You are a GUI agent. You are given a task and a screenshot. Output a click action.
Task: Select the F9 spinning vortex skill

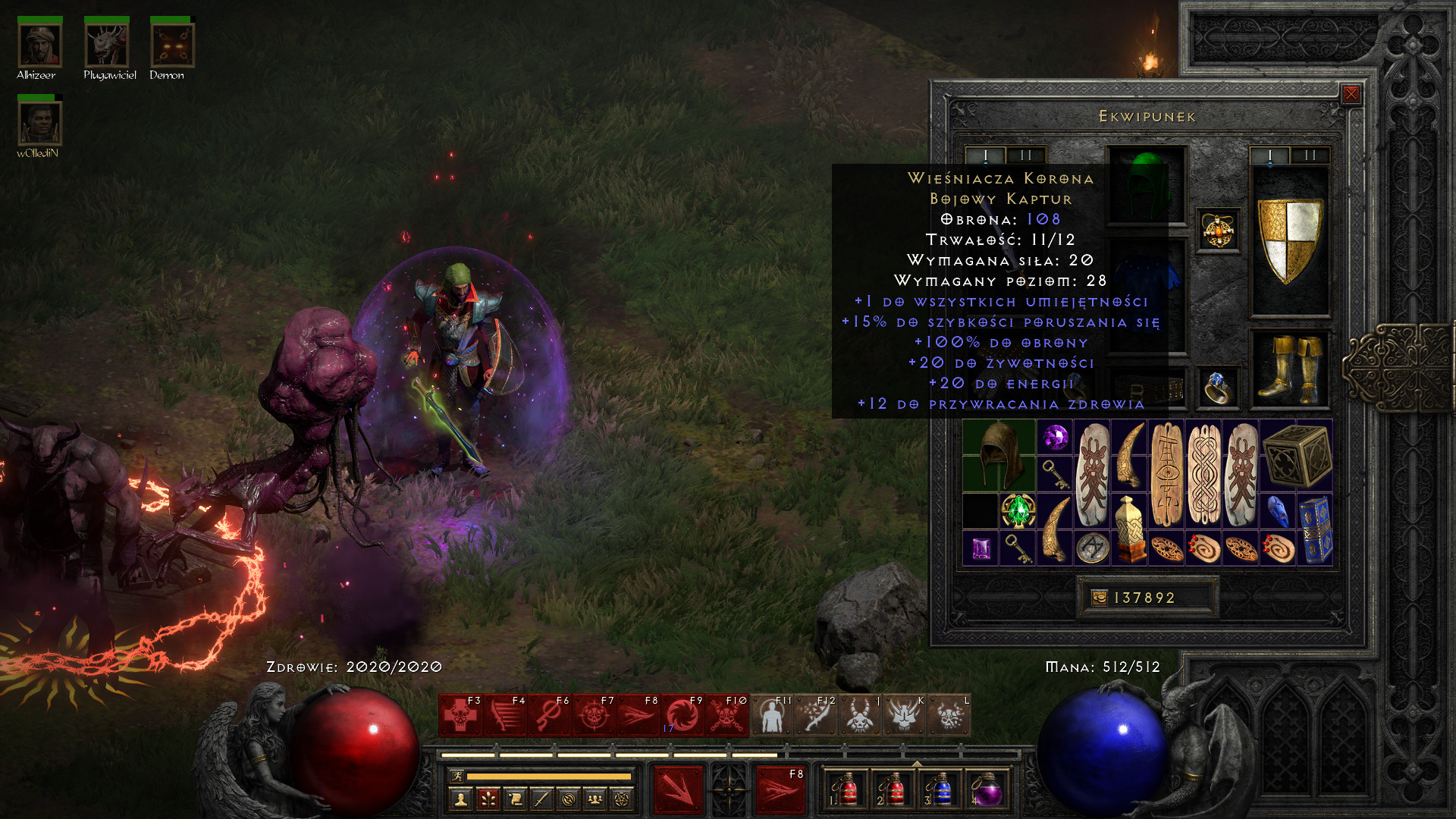click(x=682, y=716)
